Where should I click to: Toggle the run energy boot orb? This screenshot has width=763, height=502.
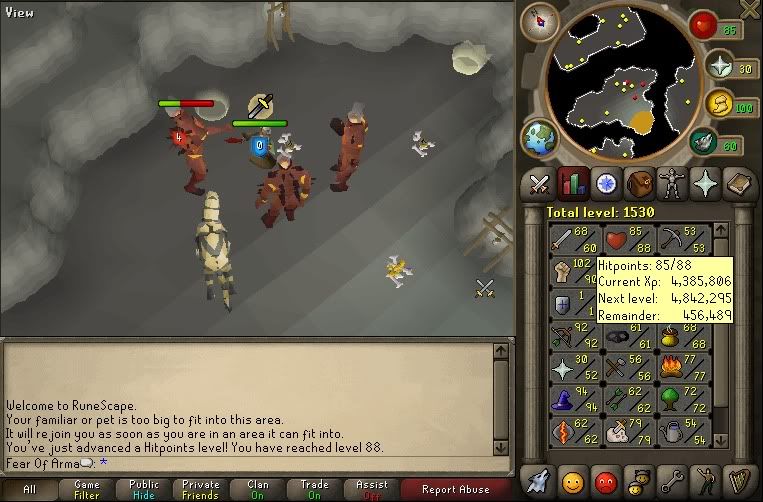point(718,102)
